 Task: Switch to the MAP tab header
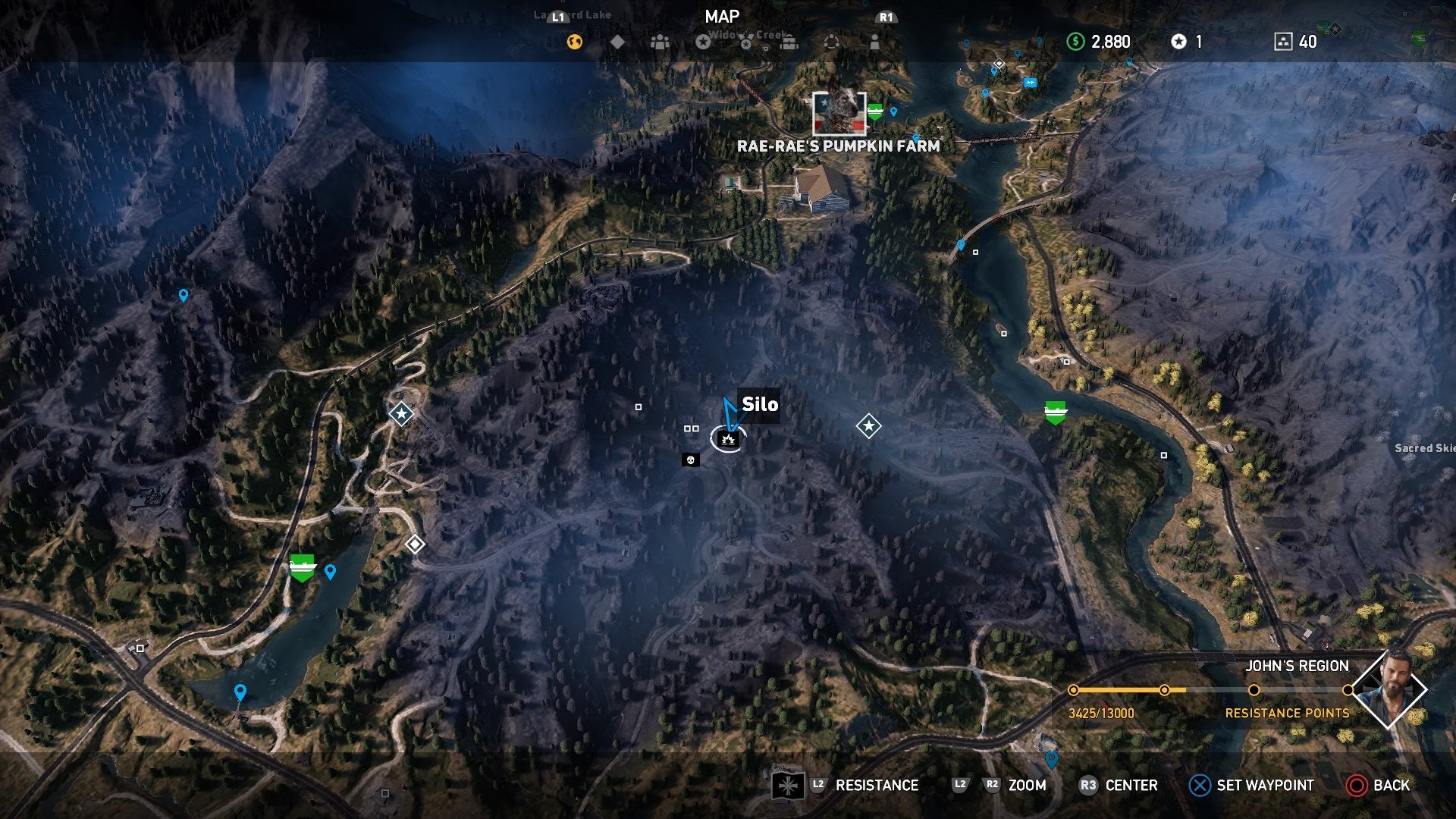[x=721, y=16]
